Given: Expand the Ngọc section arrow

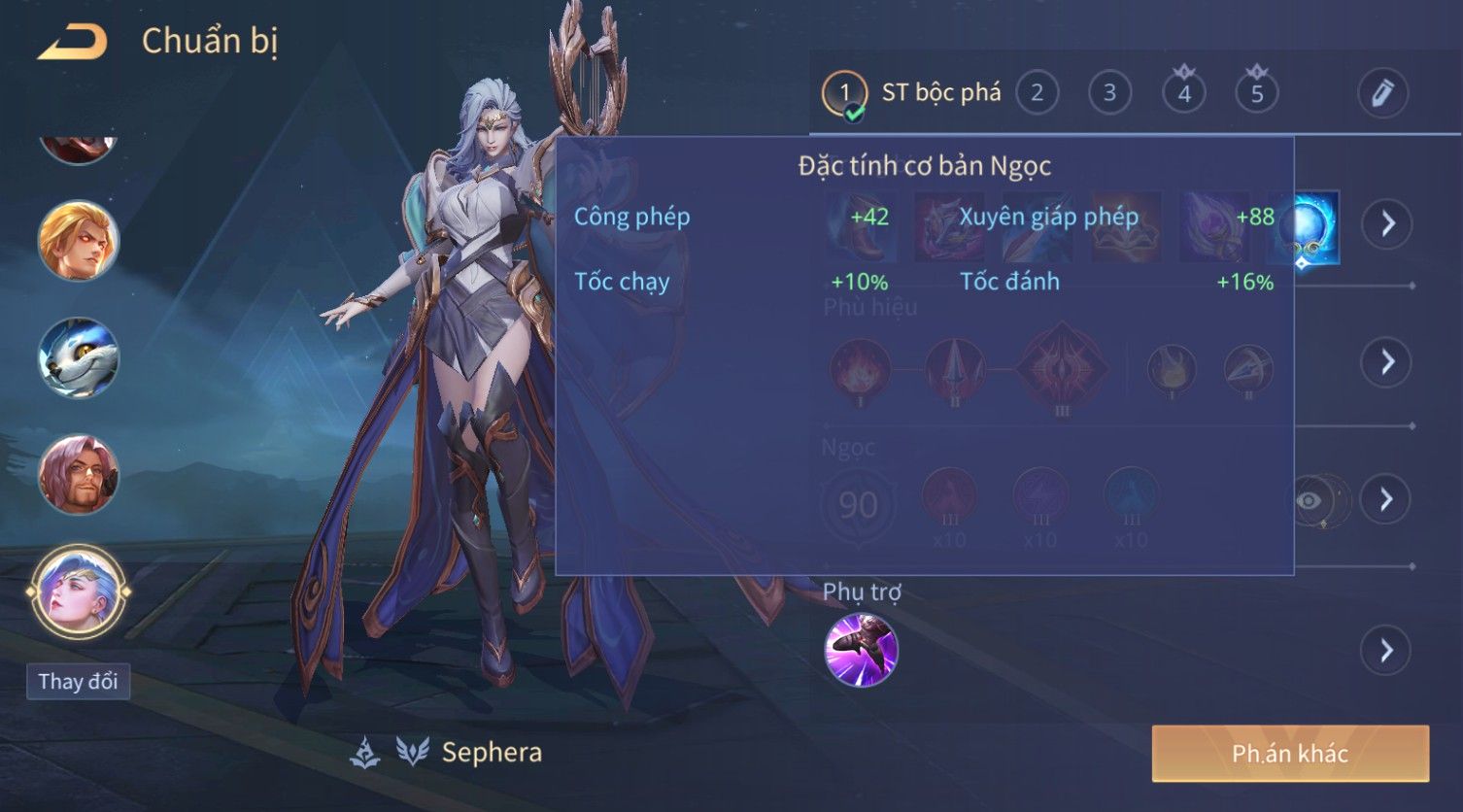Looking at the screenshot, I should 1386,499.
